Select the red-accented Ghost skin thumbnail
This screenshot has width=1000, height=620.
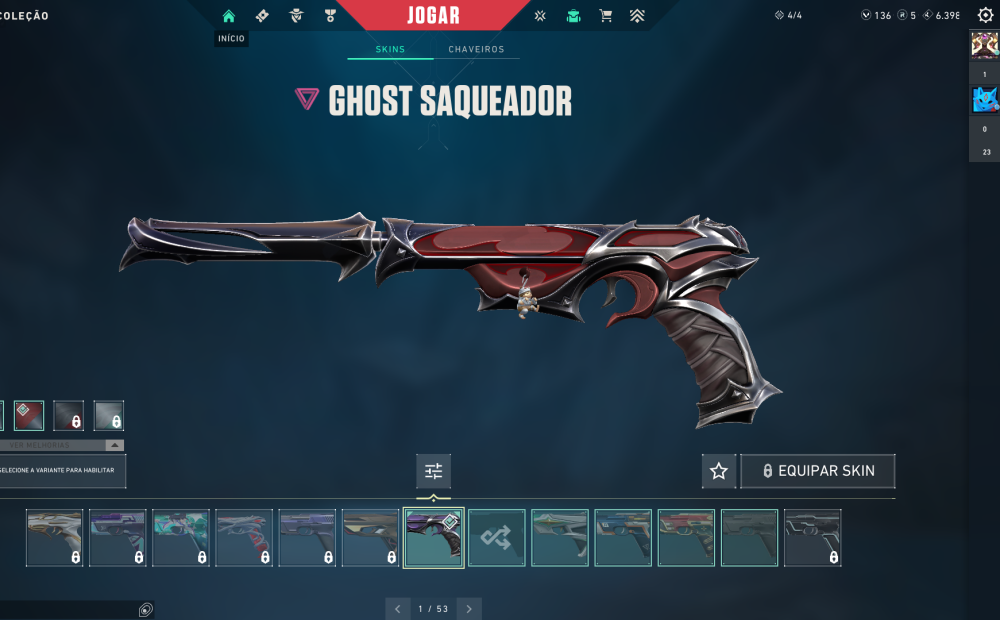pos(686,538)
